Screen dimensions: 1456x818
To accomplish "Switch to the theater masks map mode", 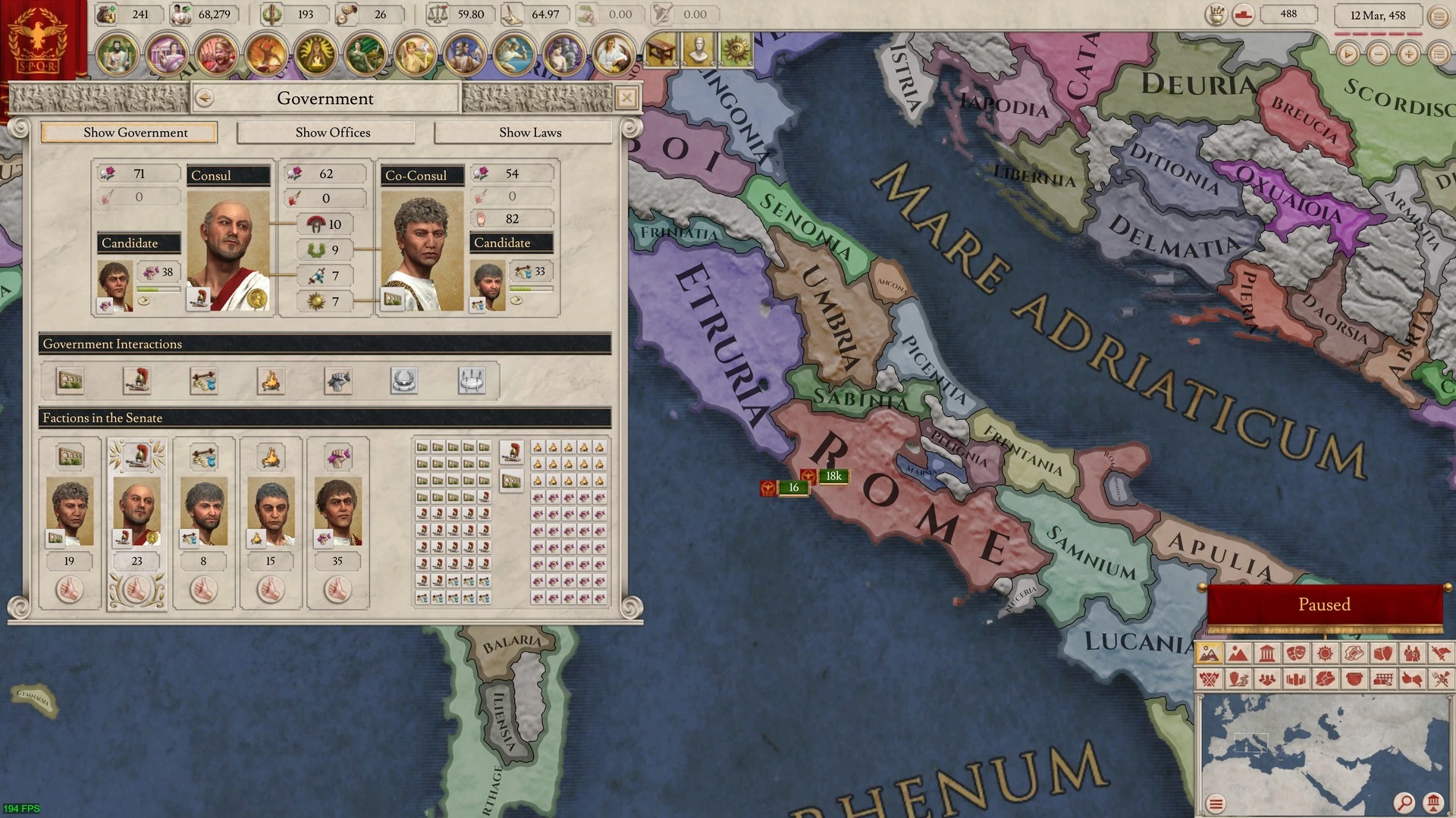I will click(x=1296, y=653).
